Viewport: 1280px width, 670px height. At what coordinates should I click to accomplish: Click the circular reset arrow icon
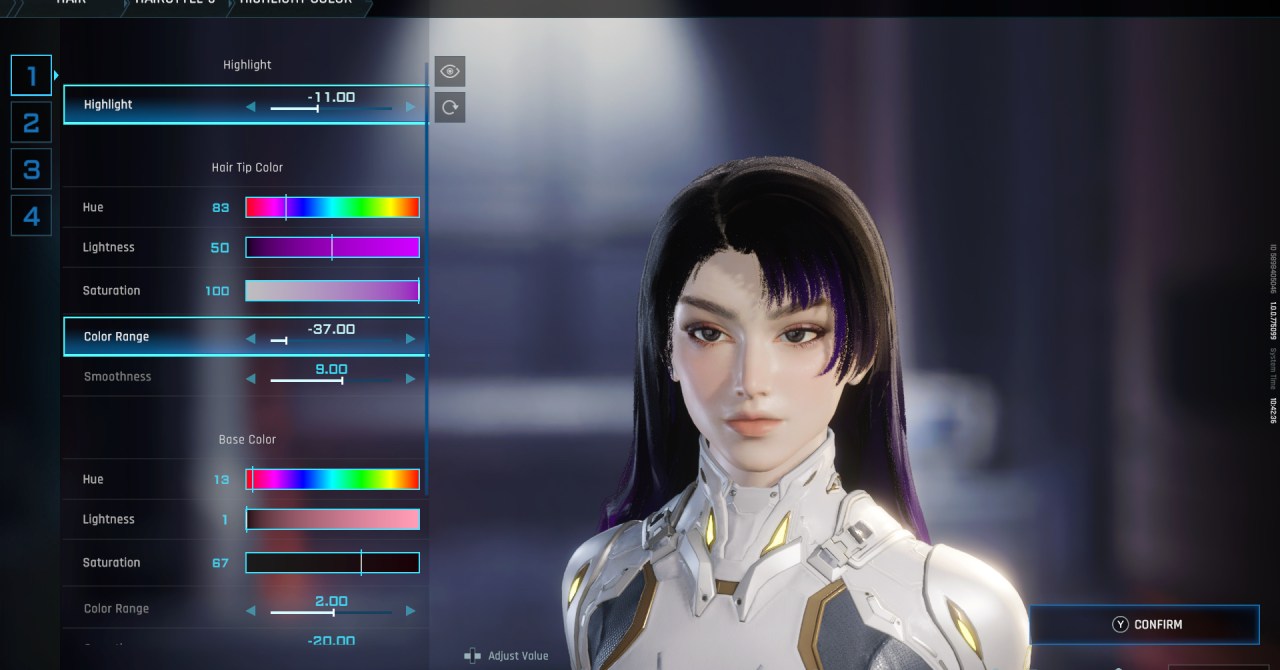450,107
